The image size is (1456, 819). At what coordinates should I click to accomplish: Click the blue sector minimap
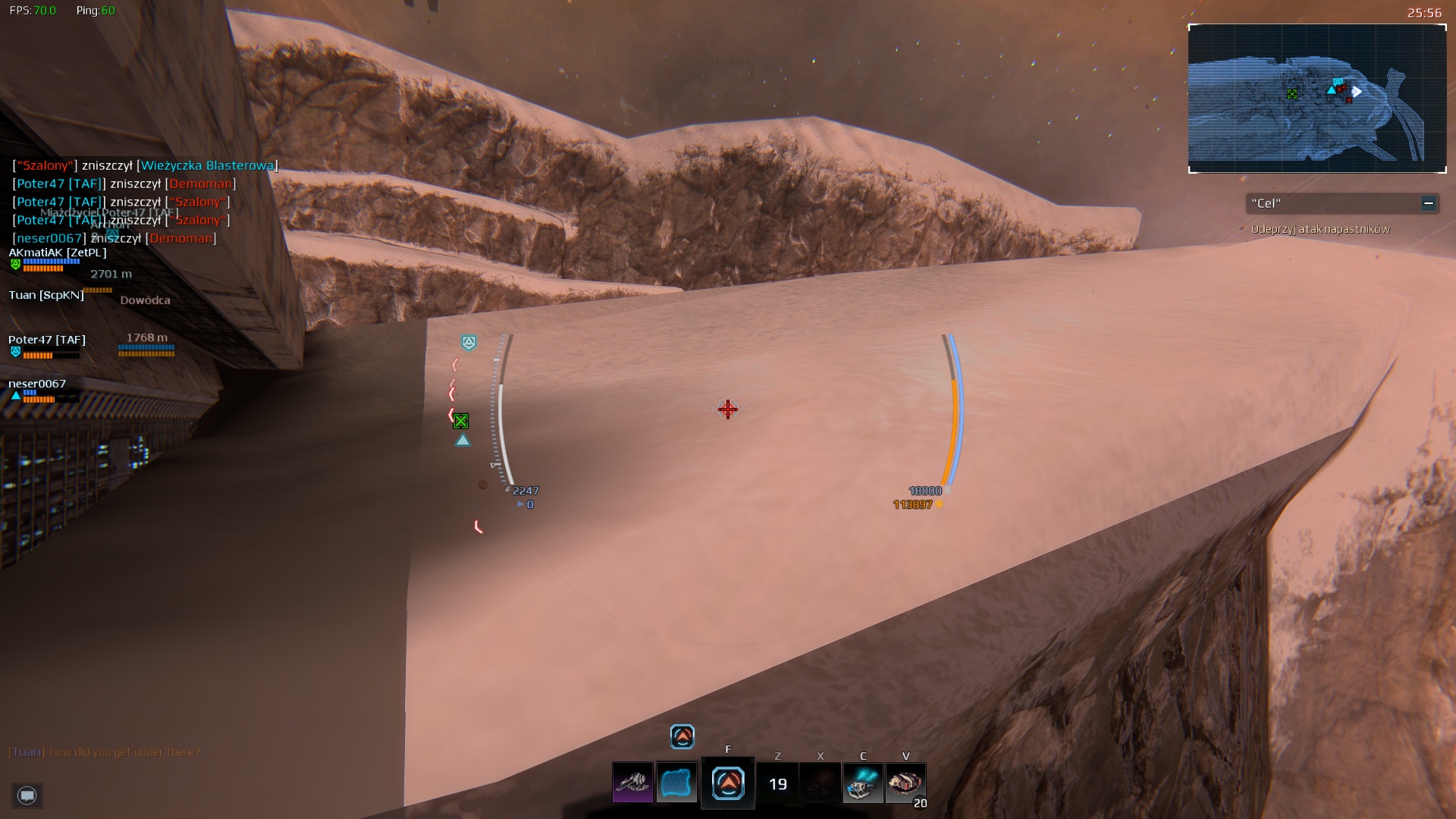coord(1316,99)
